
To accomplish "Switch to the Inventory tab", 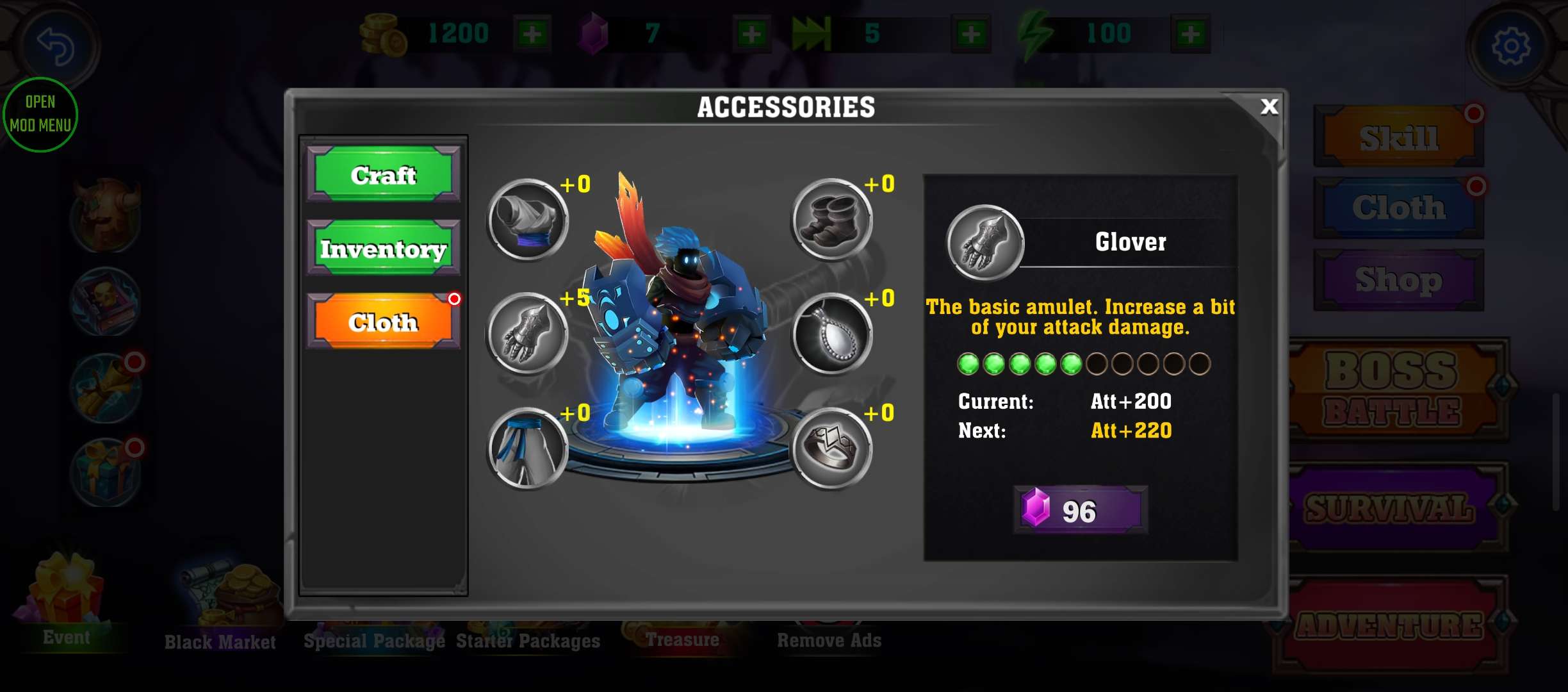I will pos(383,248).
